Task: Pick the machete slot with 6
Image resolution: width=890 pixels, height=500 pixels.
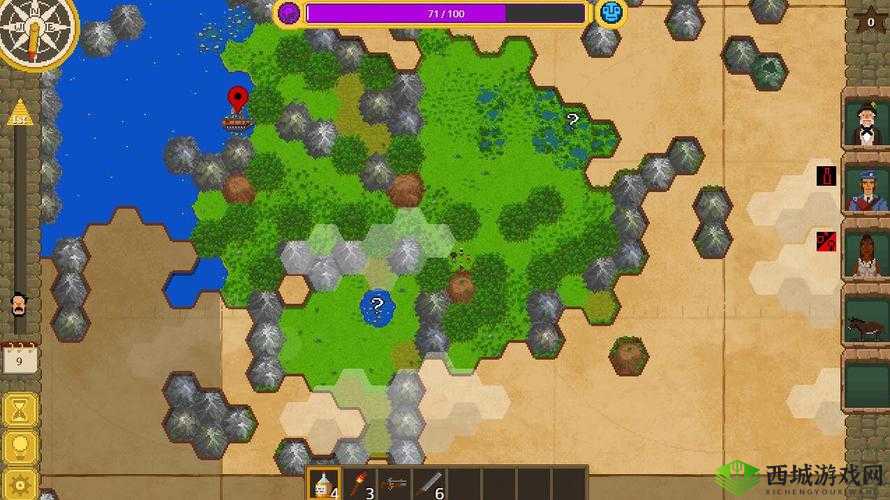Action: point(431,484)
